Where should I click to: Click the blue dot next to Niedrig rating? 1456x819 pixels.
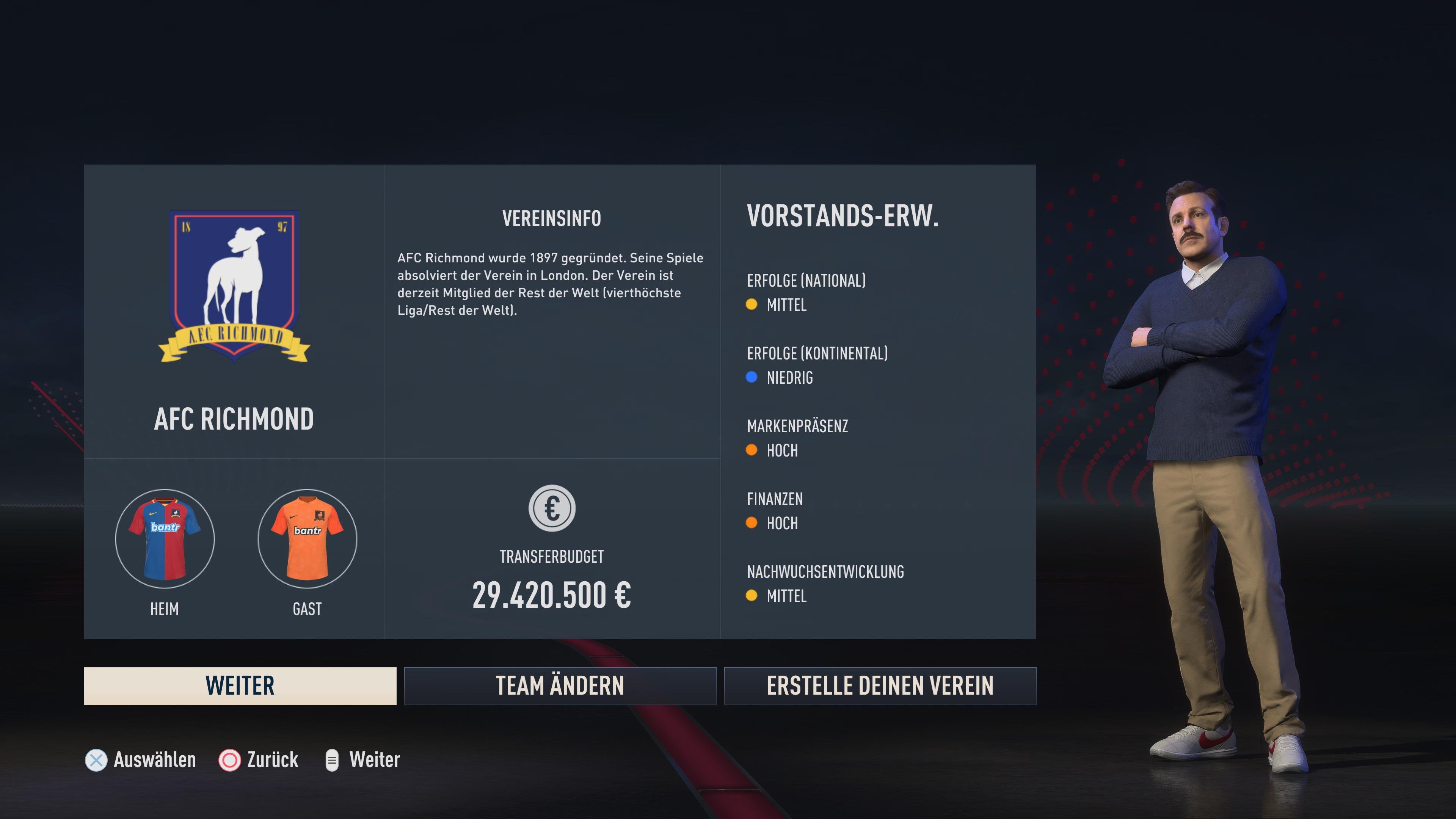click(752, 378)
